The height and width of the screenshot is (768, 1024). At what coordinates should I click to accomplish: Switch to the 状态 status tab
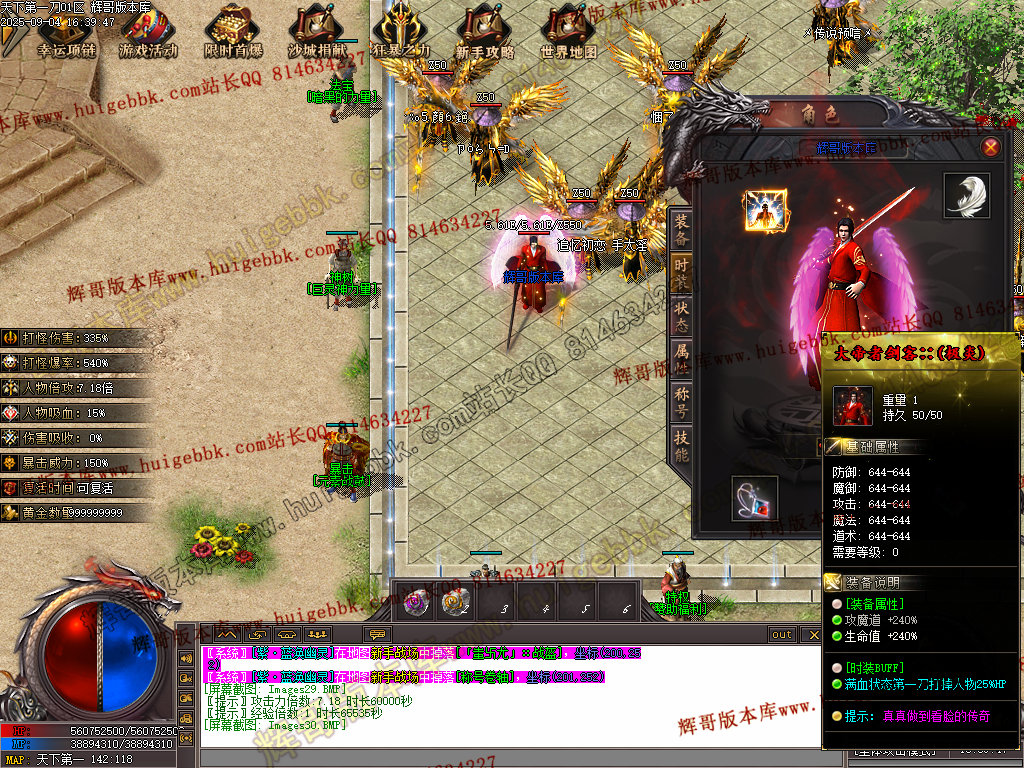point(680,313)
